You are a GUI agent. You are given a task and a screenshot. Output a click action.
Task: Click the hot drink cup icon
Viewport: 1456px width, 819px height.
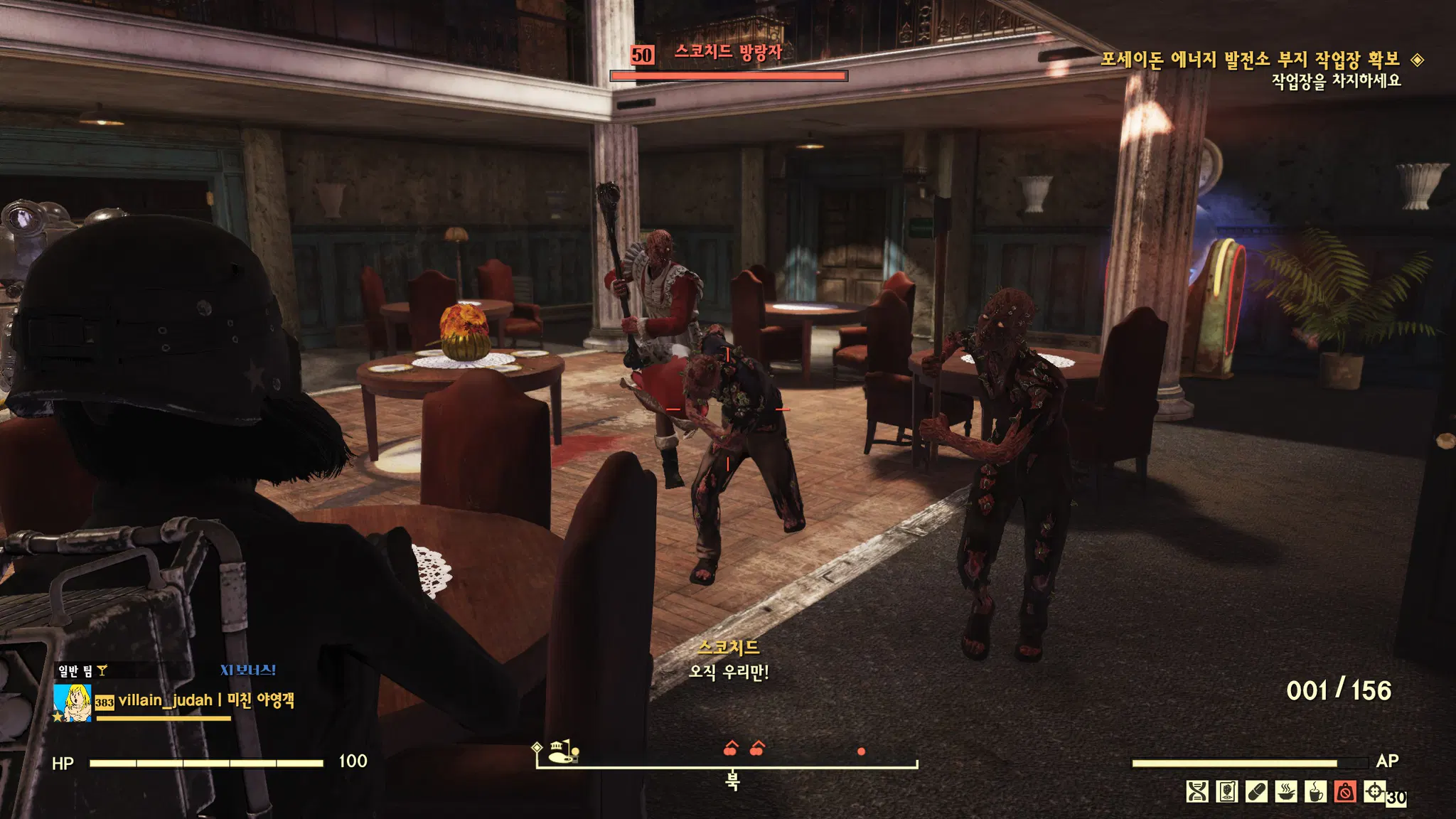[x=1315, y=791]
